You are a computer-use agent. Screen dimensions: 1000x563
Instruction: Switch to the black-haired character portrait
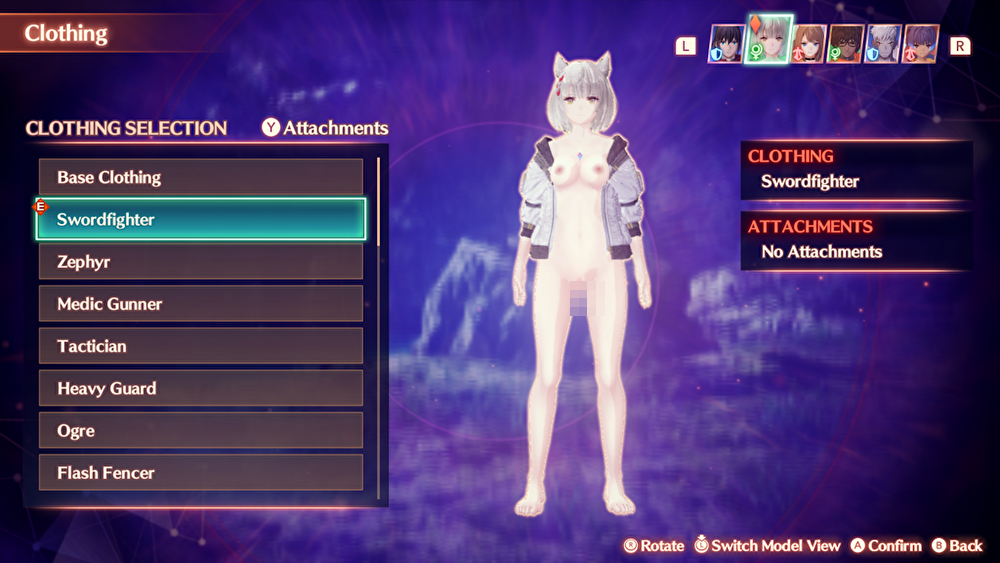pos(726,44)
